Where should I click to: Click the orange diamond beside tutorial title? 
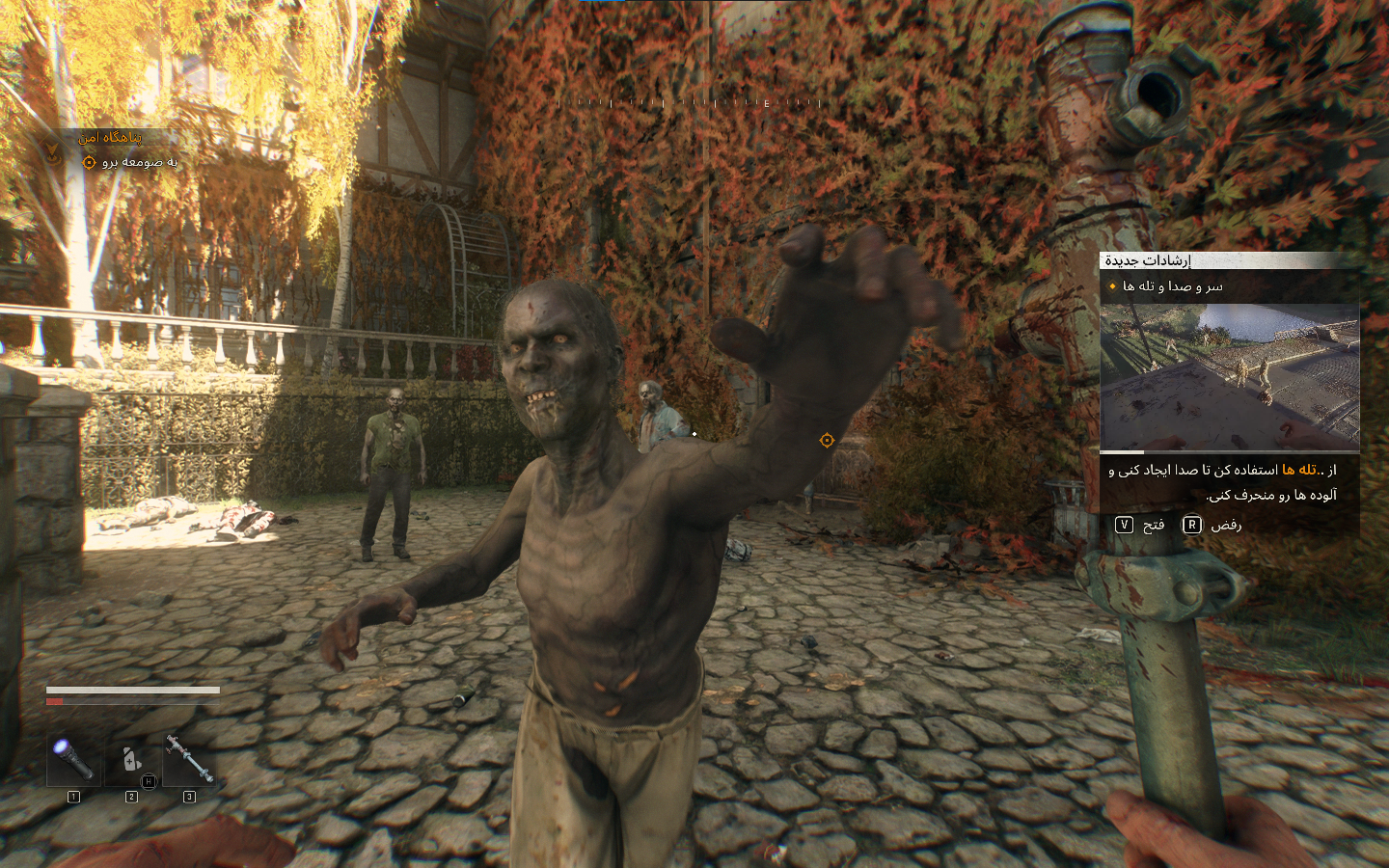tap(1111, 286)
